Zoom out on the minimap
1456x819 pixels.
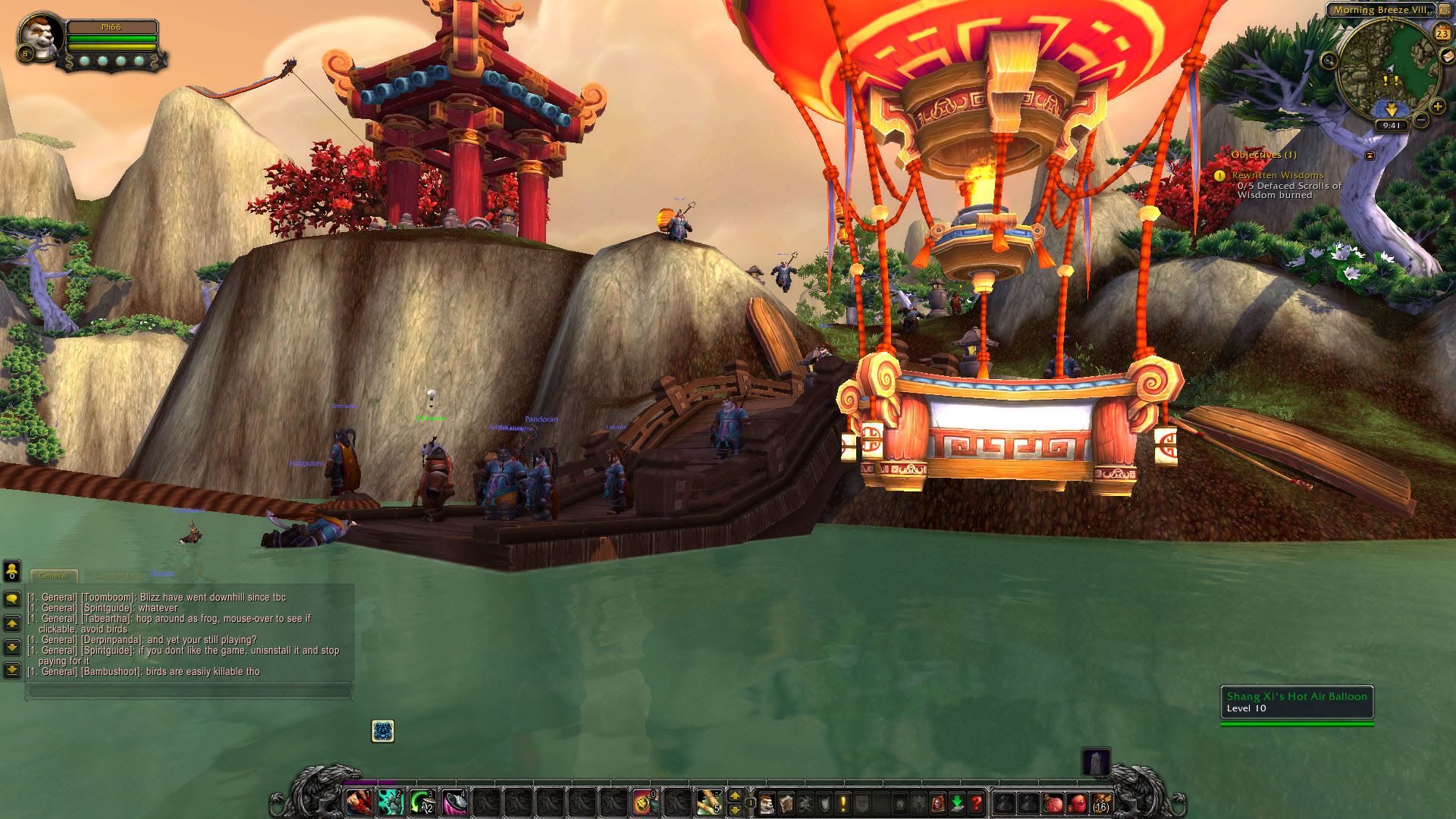(1421, 120)
